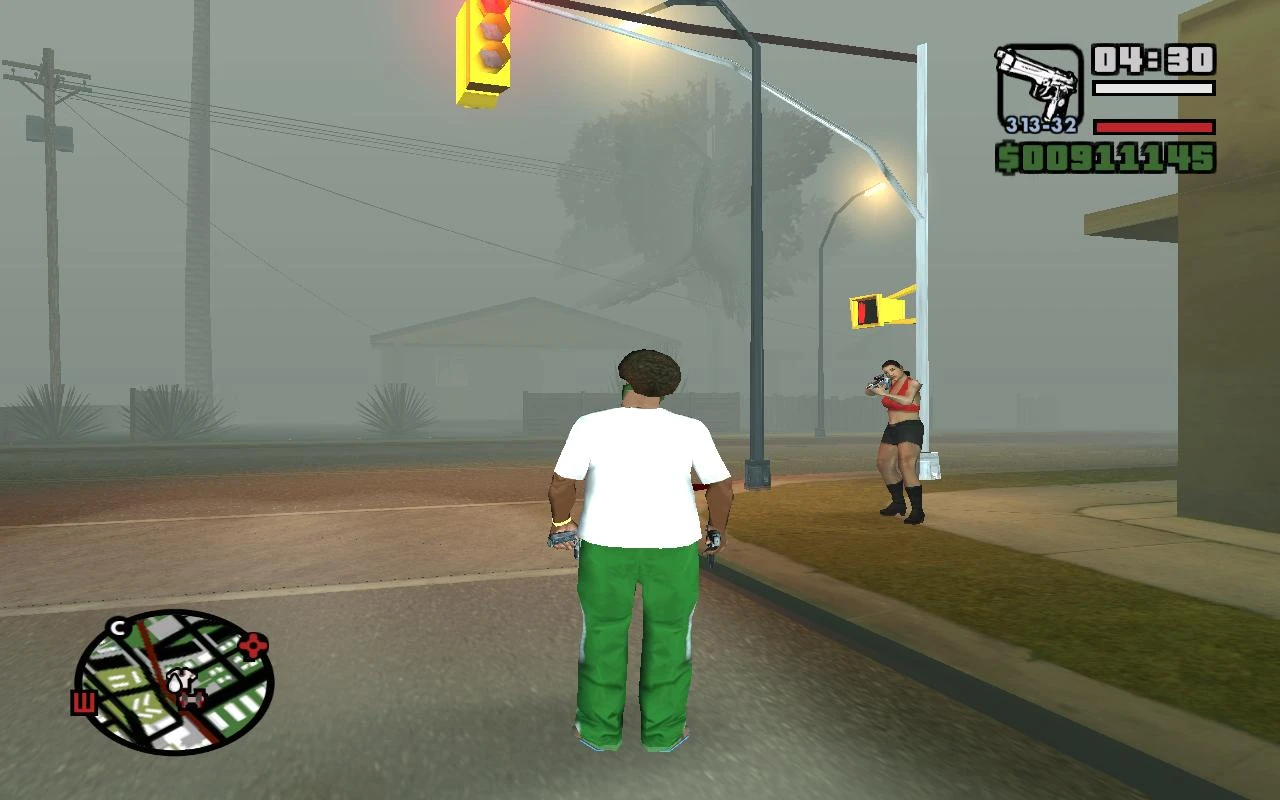The image size is (1280, 800).
Task: Click the dumbbell gym icon on the radar
Action: click(x=192, y=699)
